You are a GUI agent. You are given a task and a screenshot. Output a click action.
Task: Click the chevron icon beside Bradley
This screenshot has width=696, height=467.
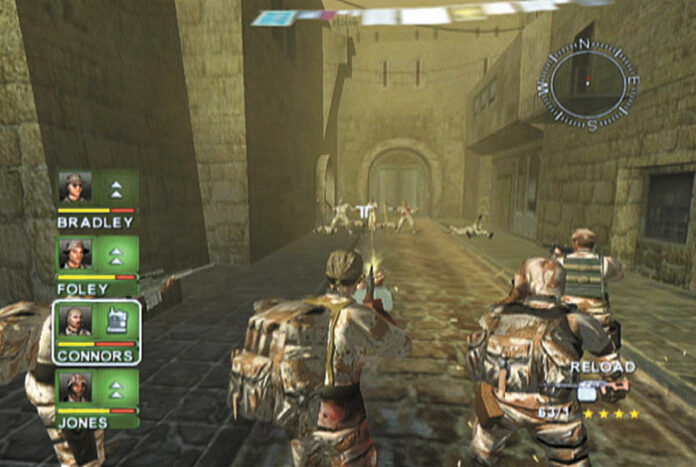point(116,188)
